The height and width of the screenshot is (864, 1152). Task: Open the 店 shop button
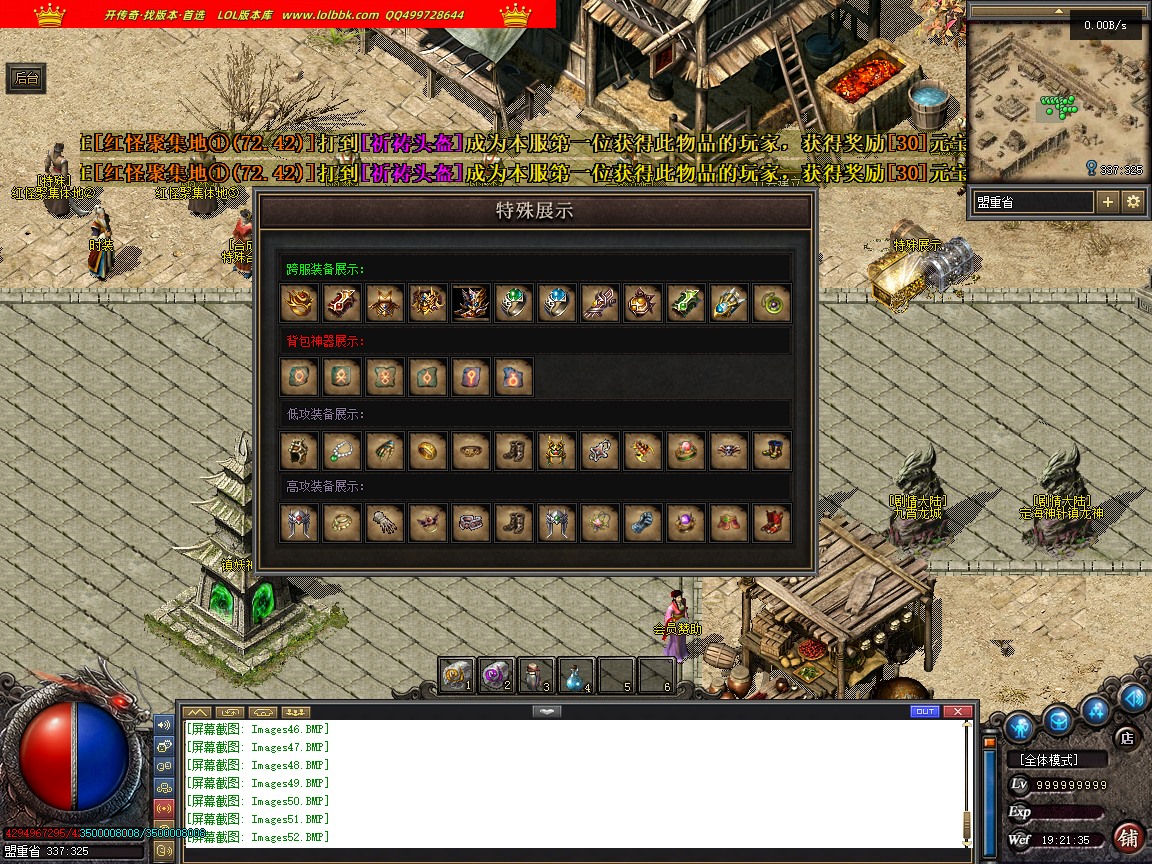click(x=1126, y=737)
